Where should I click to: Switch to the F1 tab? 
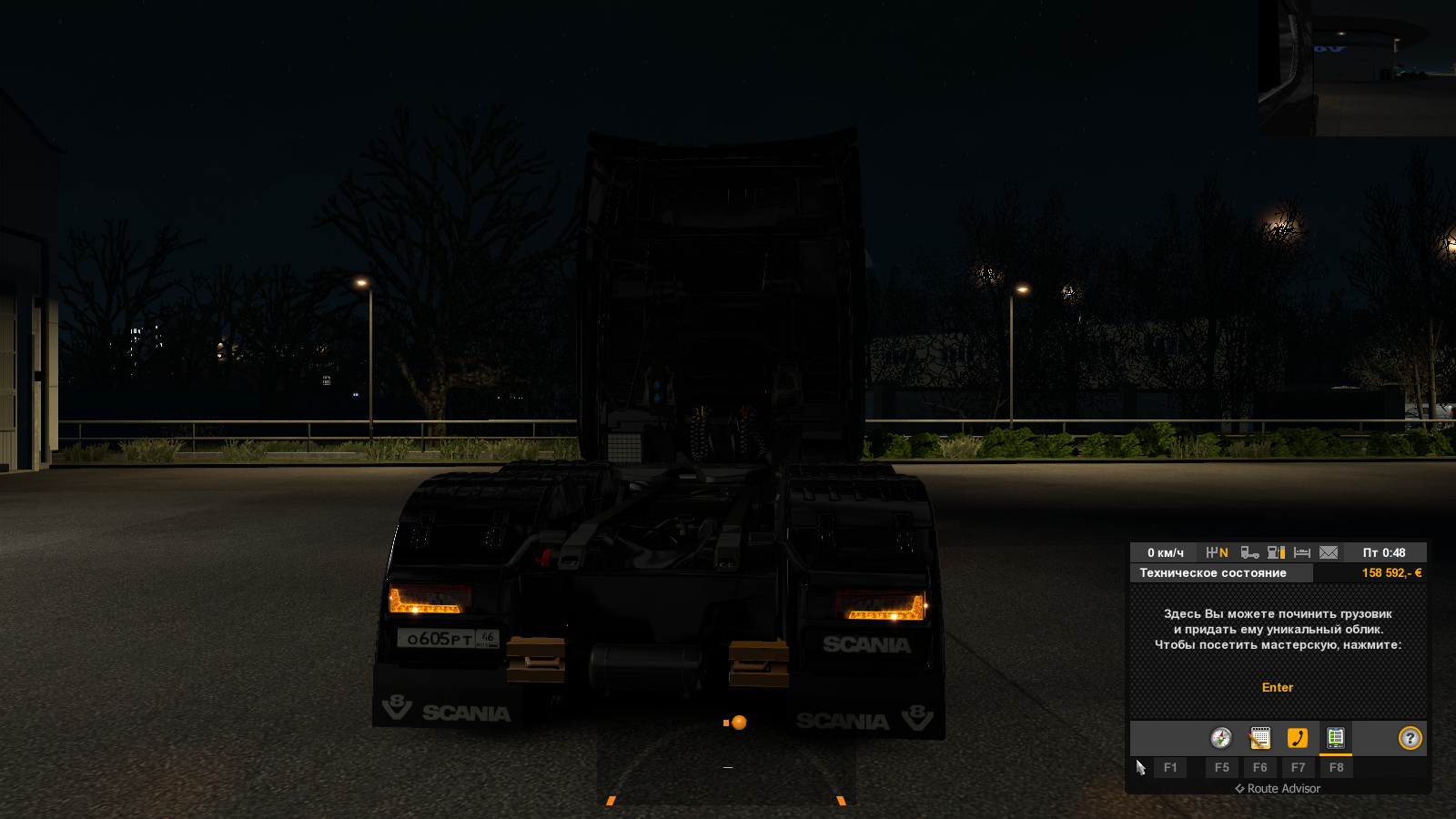pos(1169,767)
